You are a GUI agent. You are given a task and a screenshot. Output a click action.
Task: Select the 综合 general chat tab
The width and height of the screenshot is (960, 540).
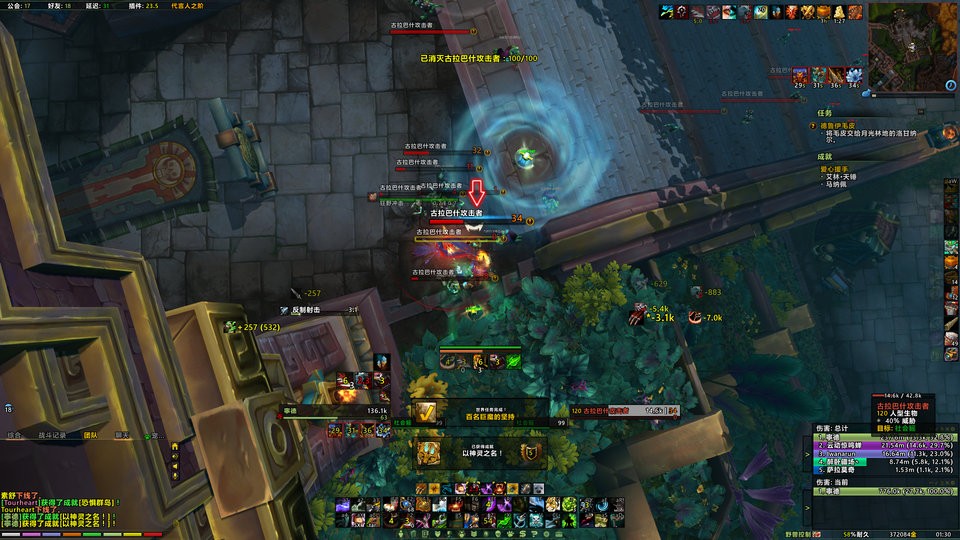14,435
